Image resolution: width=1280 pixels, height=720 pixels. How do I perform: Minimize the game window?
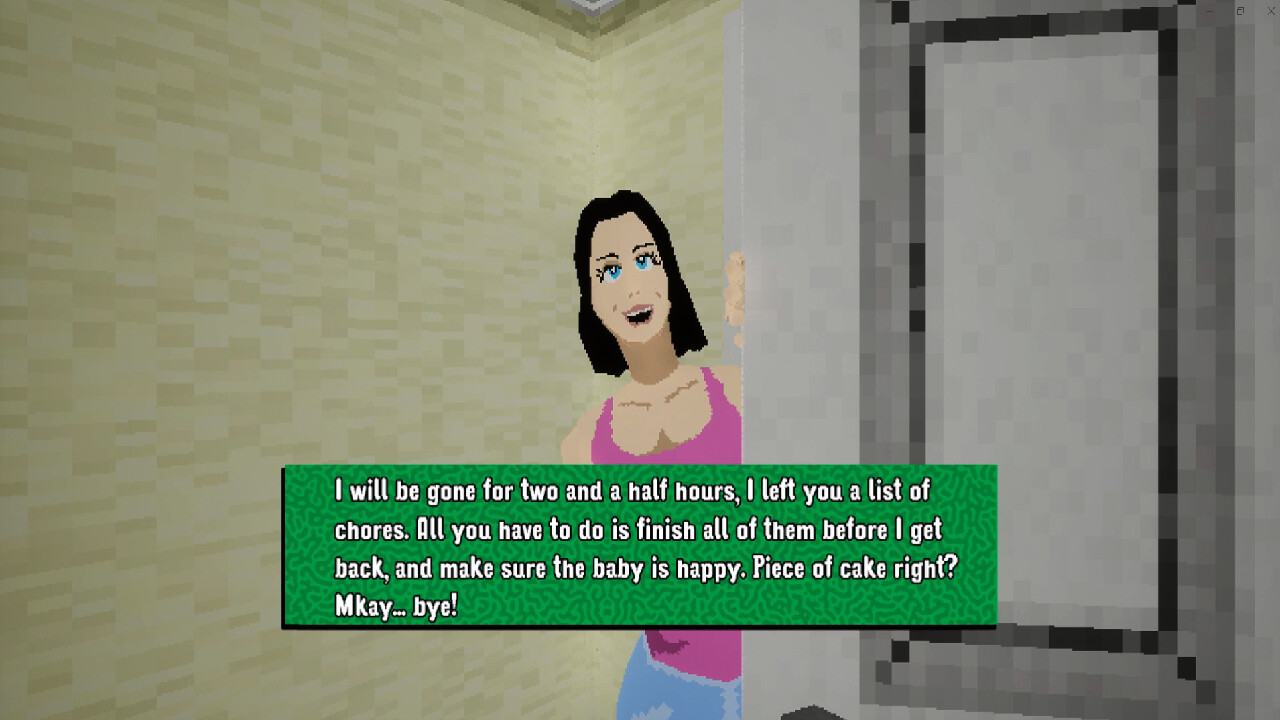[x=1208, y=11]
